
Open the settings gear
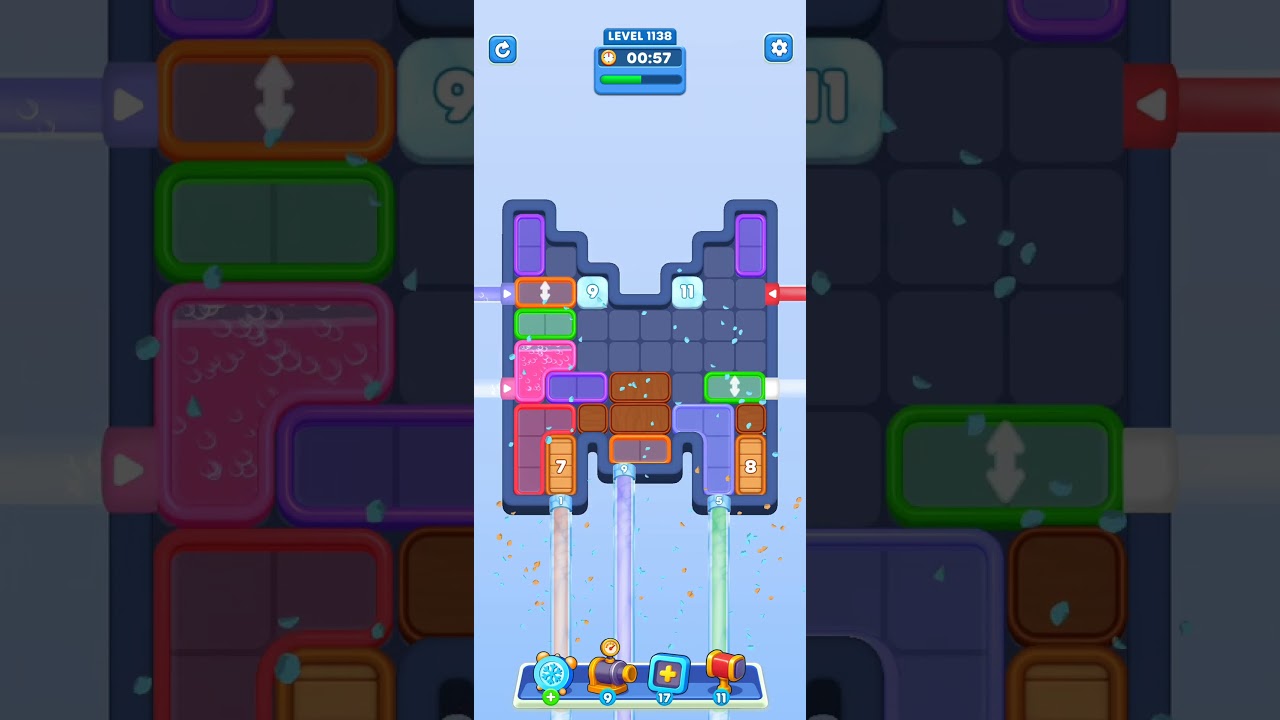(778, 47)
